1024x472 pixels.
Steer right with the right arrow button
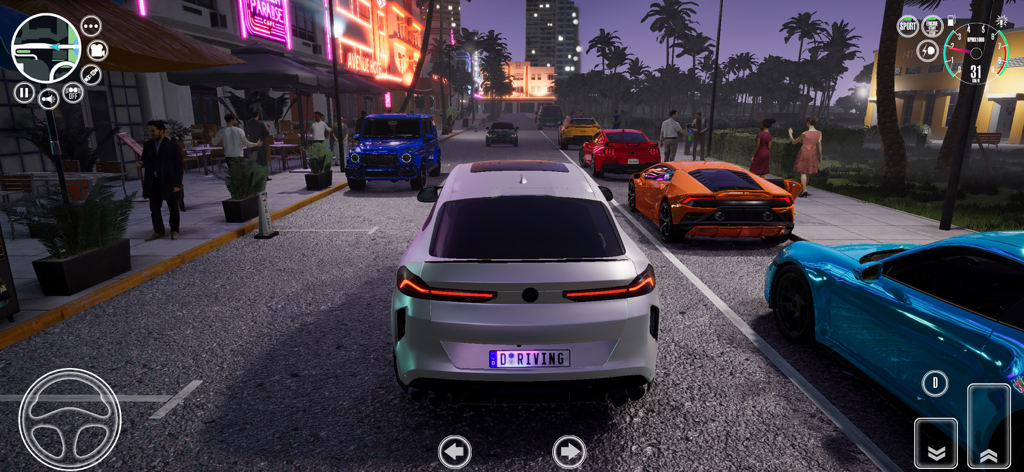pos(569,451)
